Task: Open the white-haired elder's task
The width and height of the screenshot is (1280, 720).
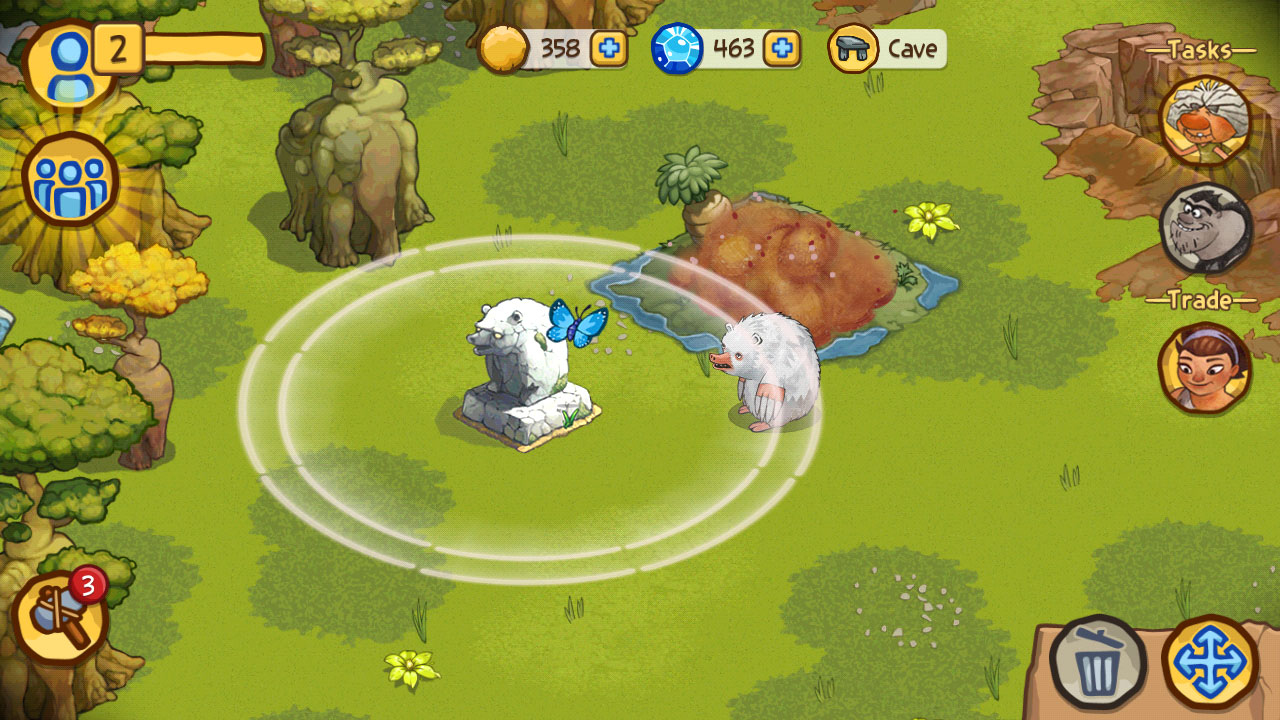Action: (x=1205, y=120)
